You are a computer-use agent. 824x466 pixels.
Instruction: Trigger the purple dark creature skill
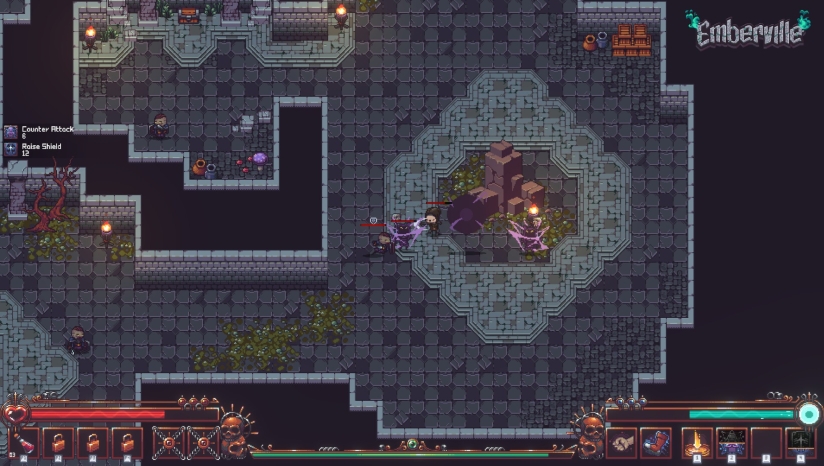click(732, 441)
